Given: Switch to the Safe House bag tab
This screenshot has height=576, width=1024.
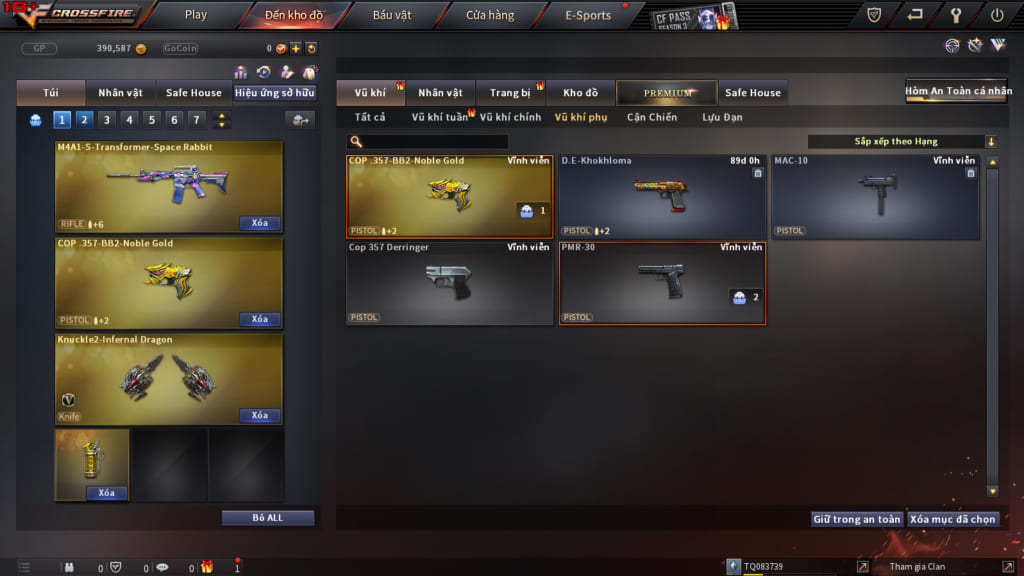Looking at the screenshot, I should 194,93.
